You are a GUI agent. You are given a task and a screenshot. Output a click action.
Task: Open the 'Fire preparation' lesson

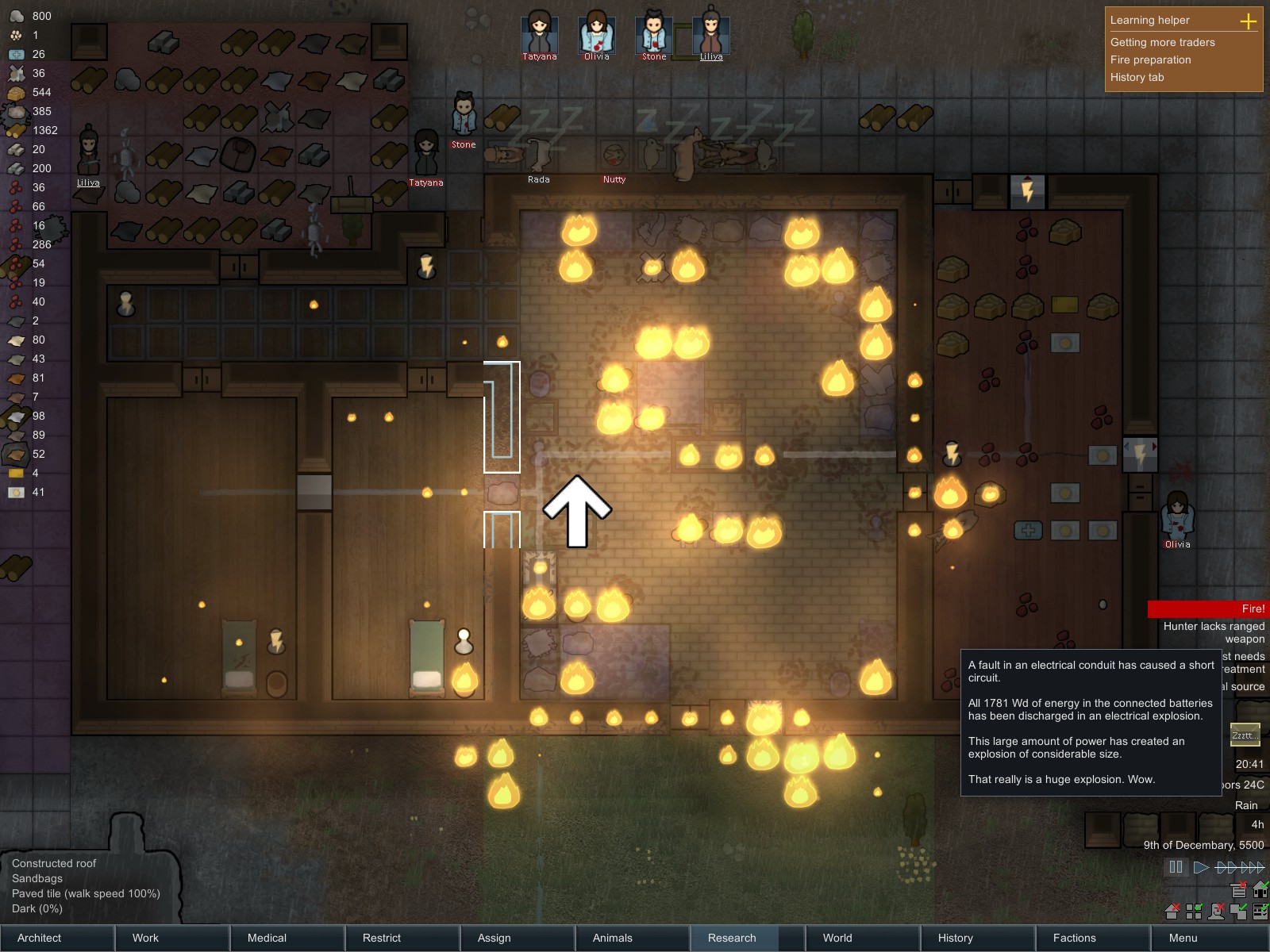point(1150,59)
